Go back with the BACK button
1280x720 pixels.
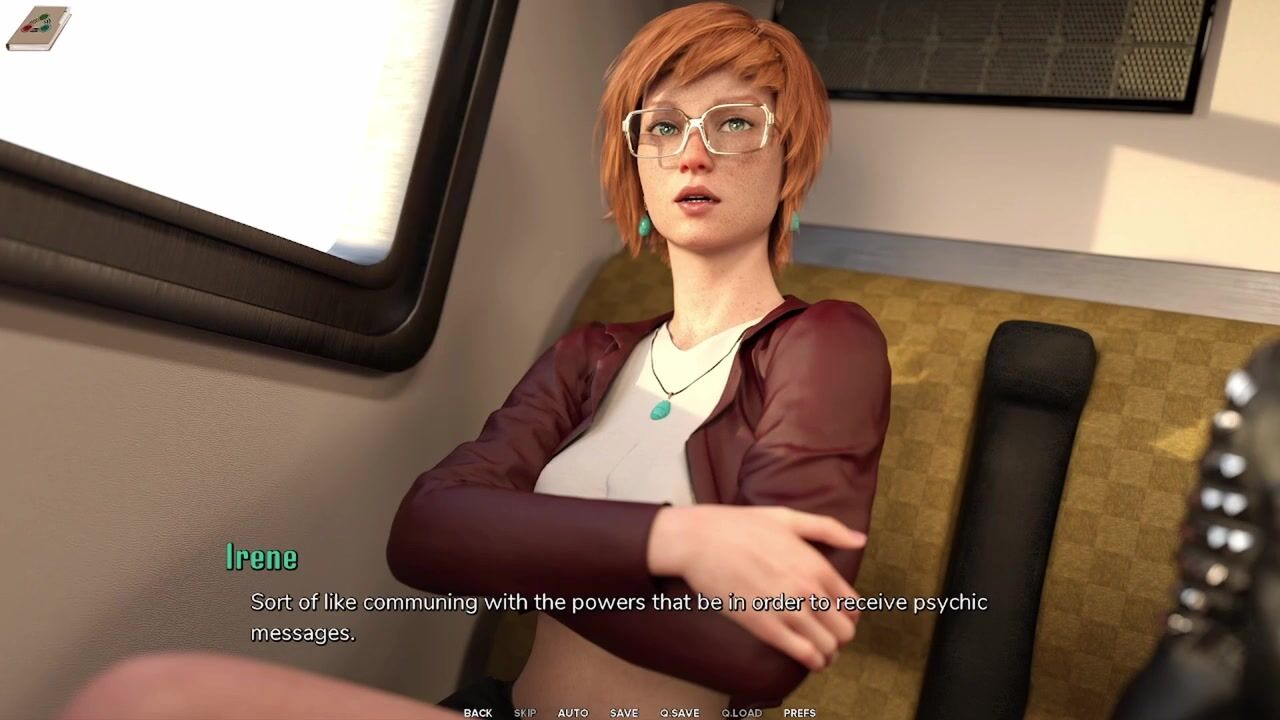tap(477, 713)
